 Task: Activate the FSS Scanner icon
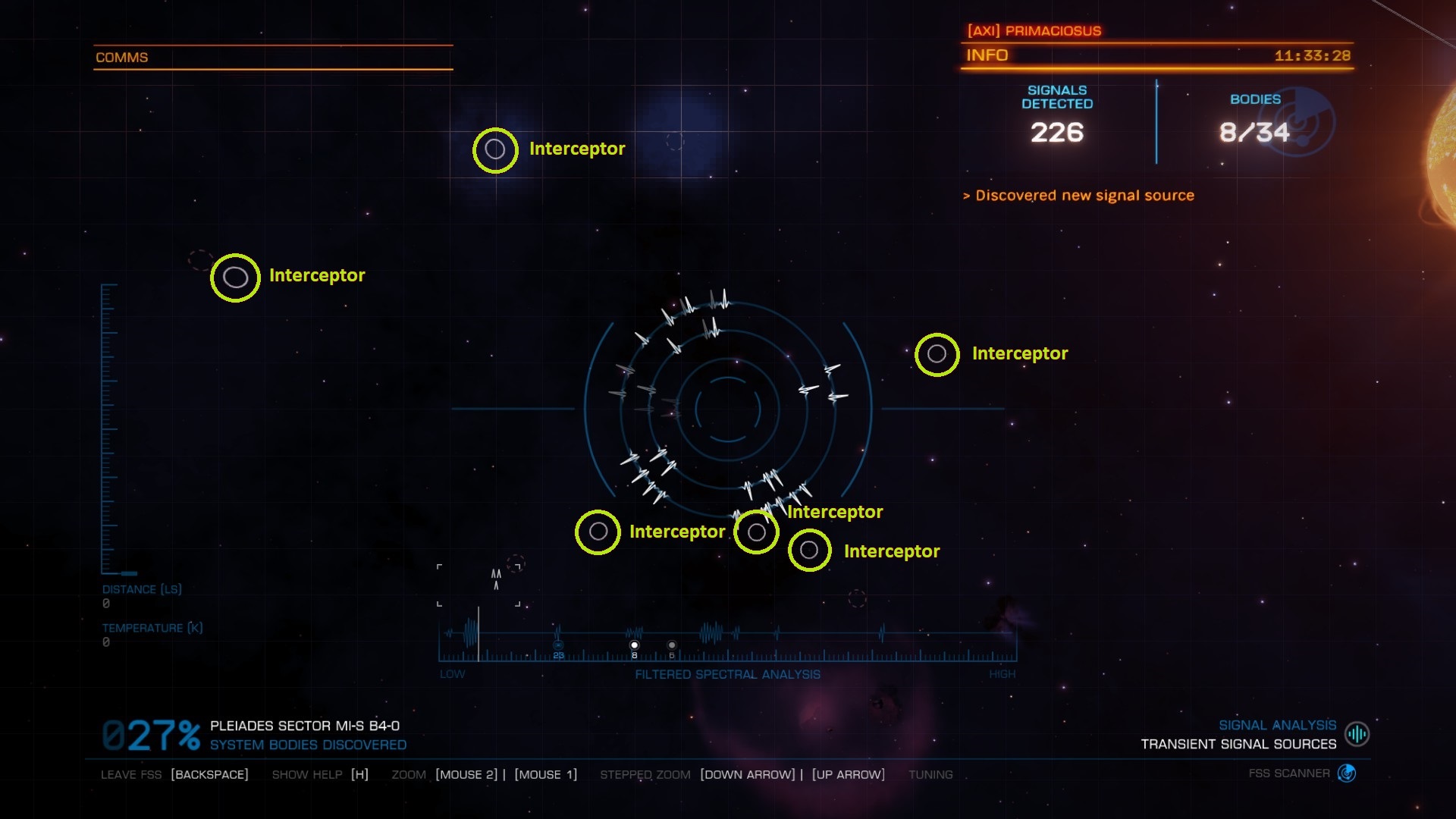click(x=1347, y=773)
